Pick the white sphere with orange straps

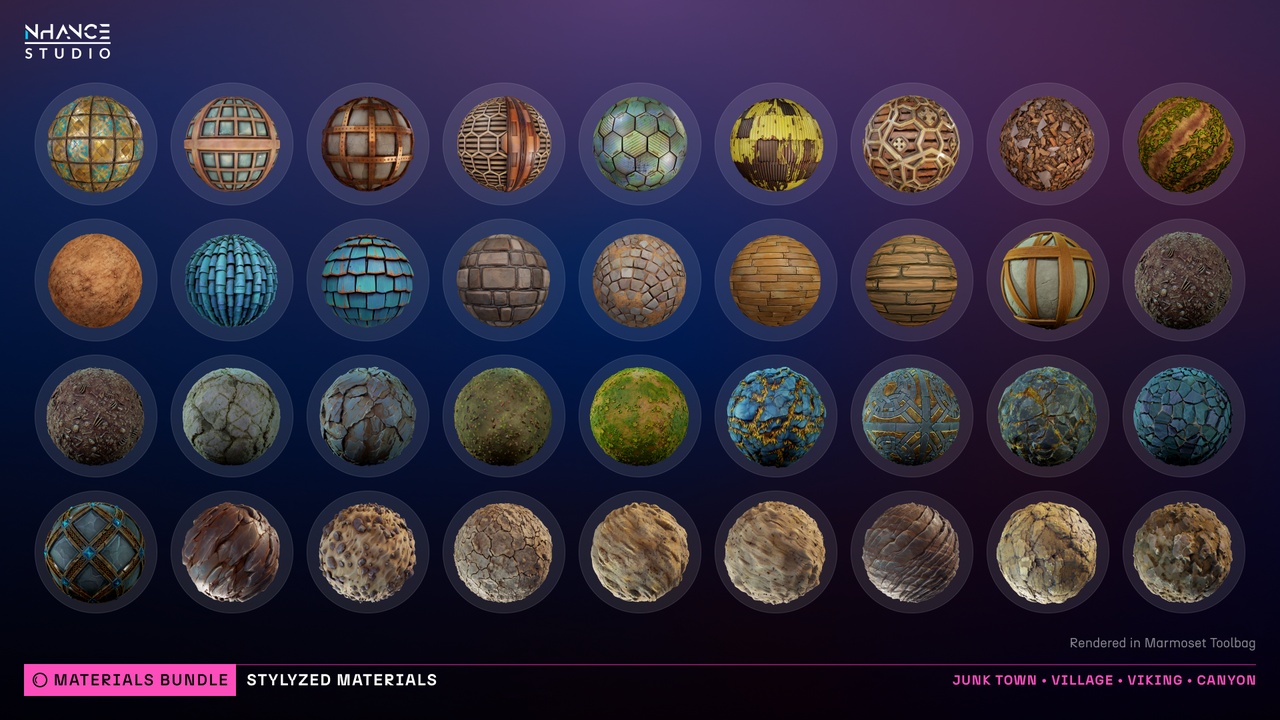click(x=1048, y=280)
